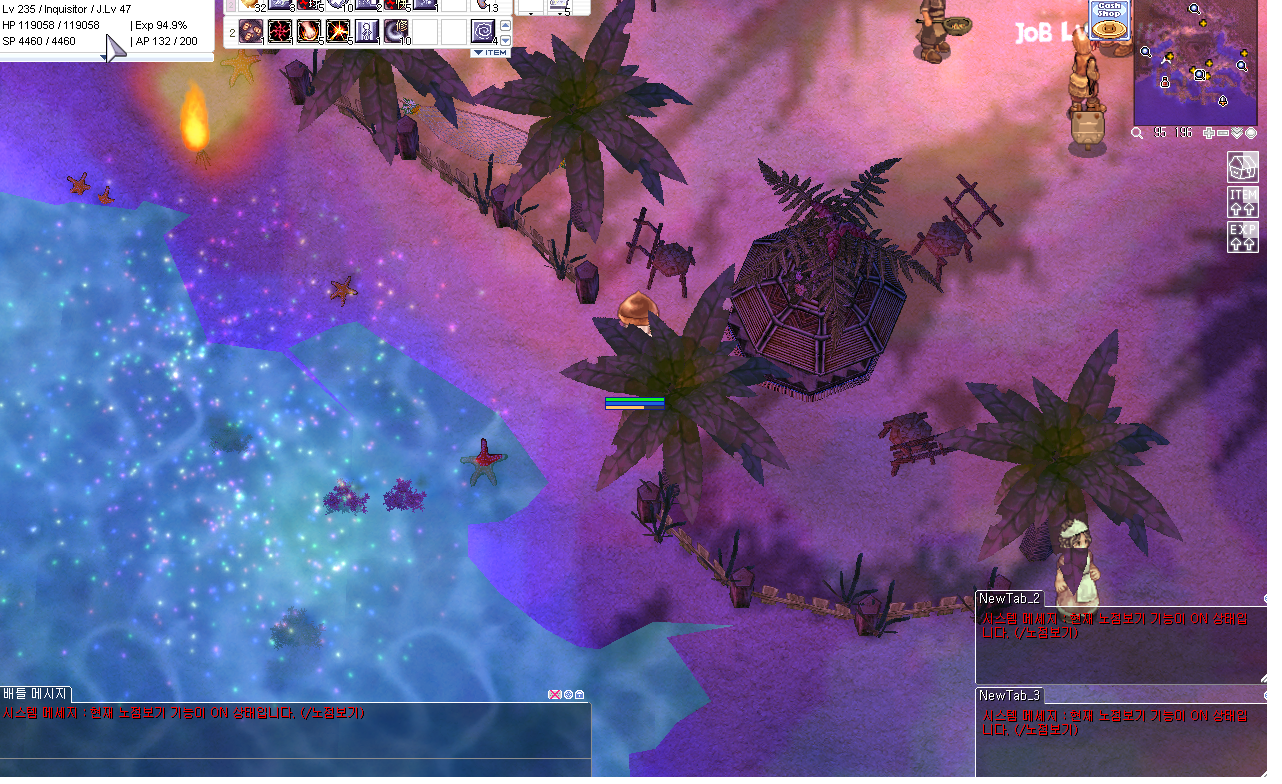Open the EXP boost button on right side
Screen dimensions: 1282x784
(x=1242, y=238)
